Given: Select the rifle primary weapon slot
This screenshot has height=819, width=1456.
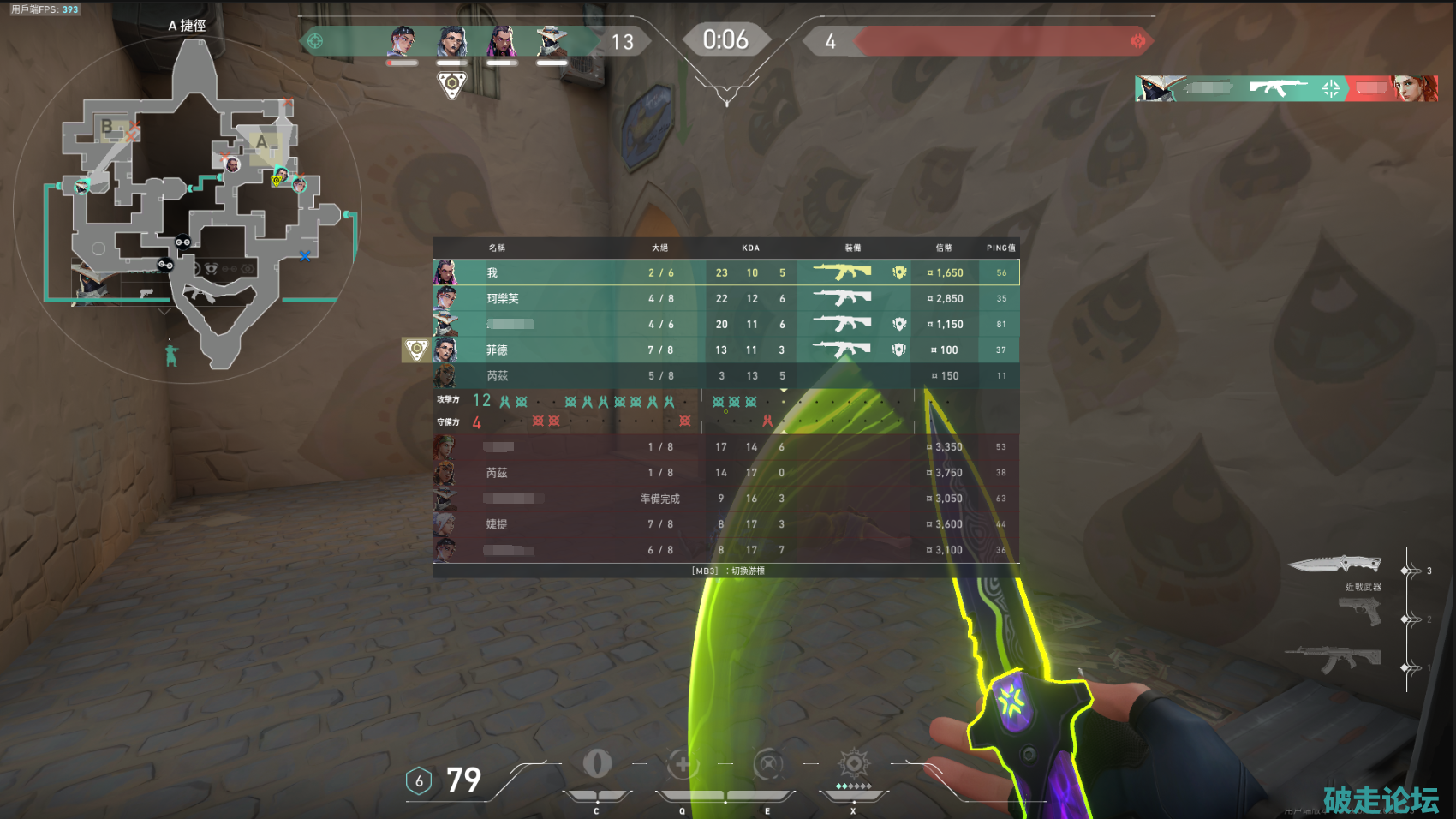Looking at the screenshot, I should 1333,659.
